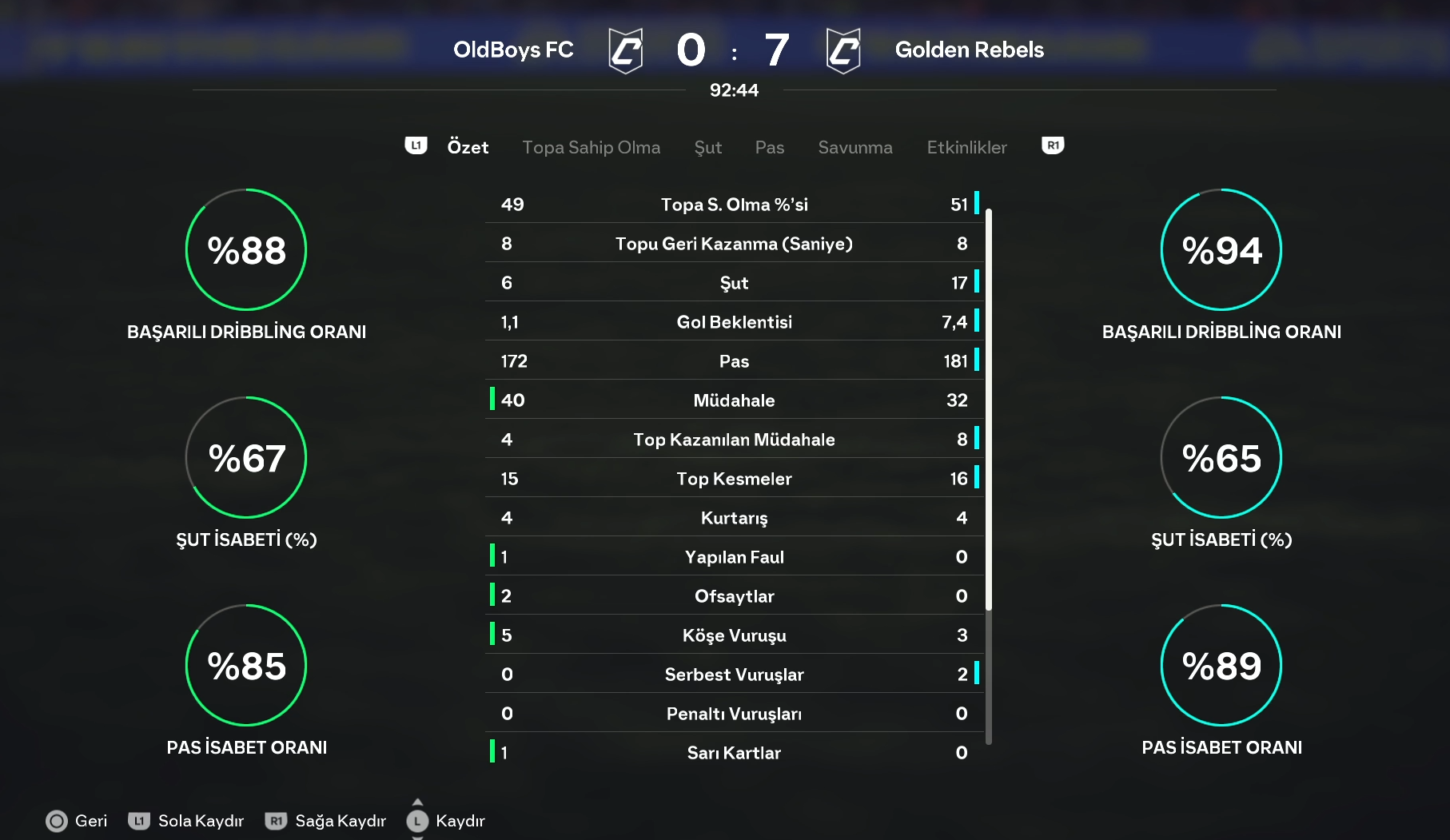The width and height of the screenshot is (1450, 840).
Task: Switch to the Özet tab
Action: (468, 147)
